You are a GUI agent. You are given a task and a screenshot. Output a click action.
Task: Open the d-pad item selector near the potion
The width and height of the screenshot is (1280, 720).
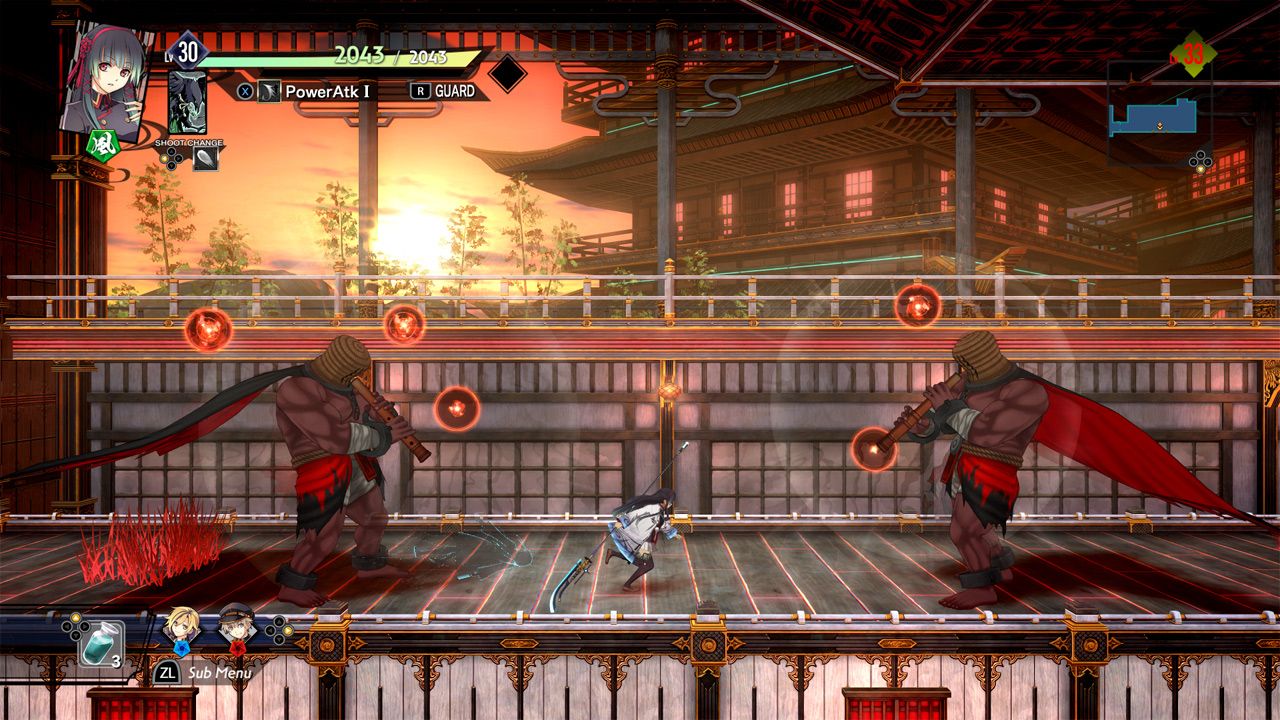[74, 625]
